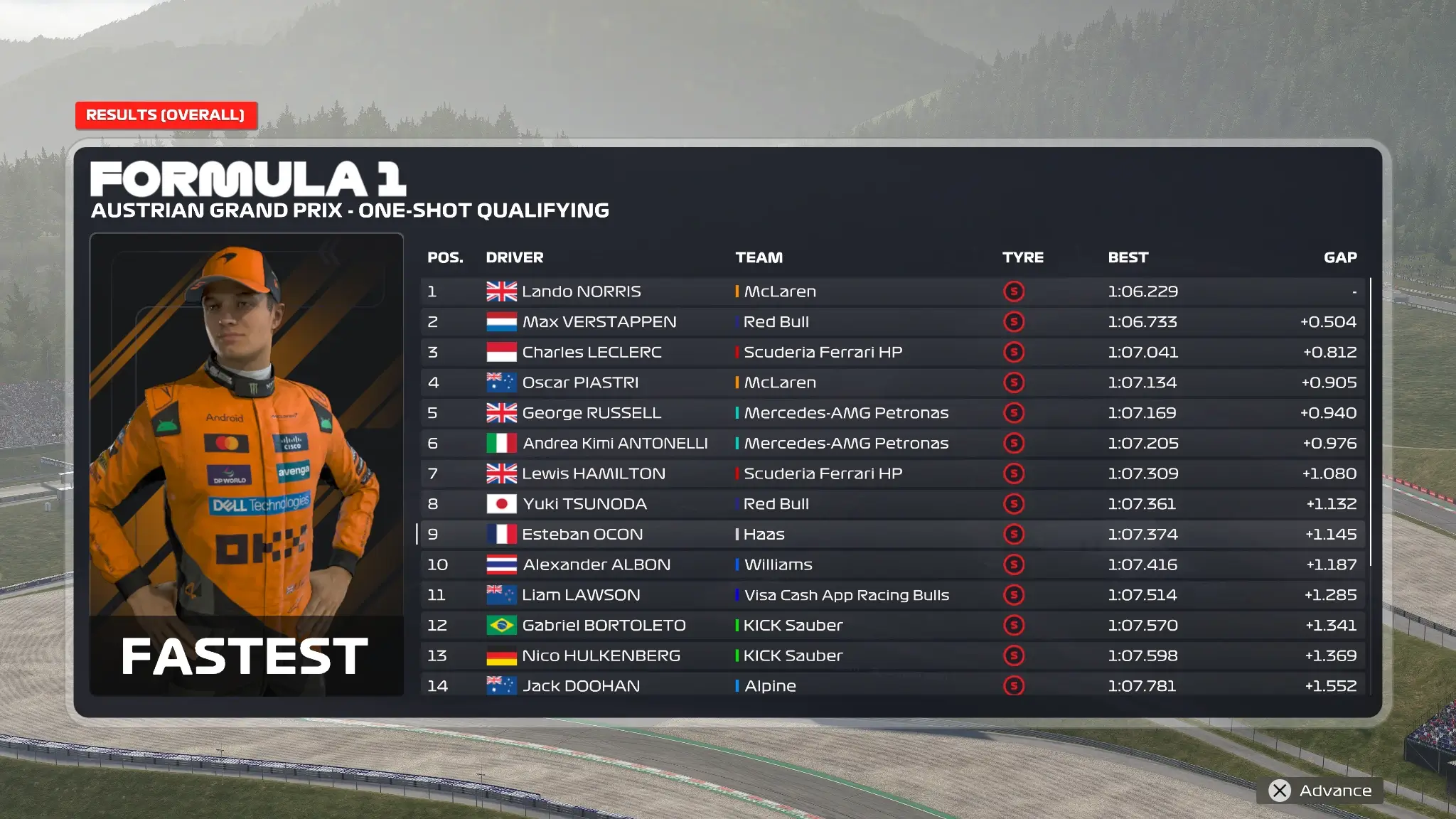Screen dimensions: 1456x819
Task: Choose Yuki Tsunoda's qualifying row
Action: point(892,504)
